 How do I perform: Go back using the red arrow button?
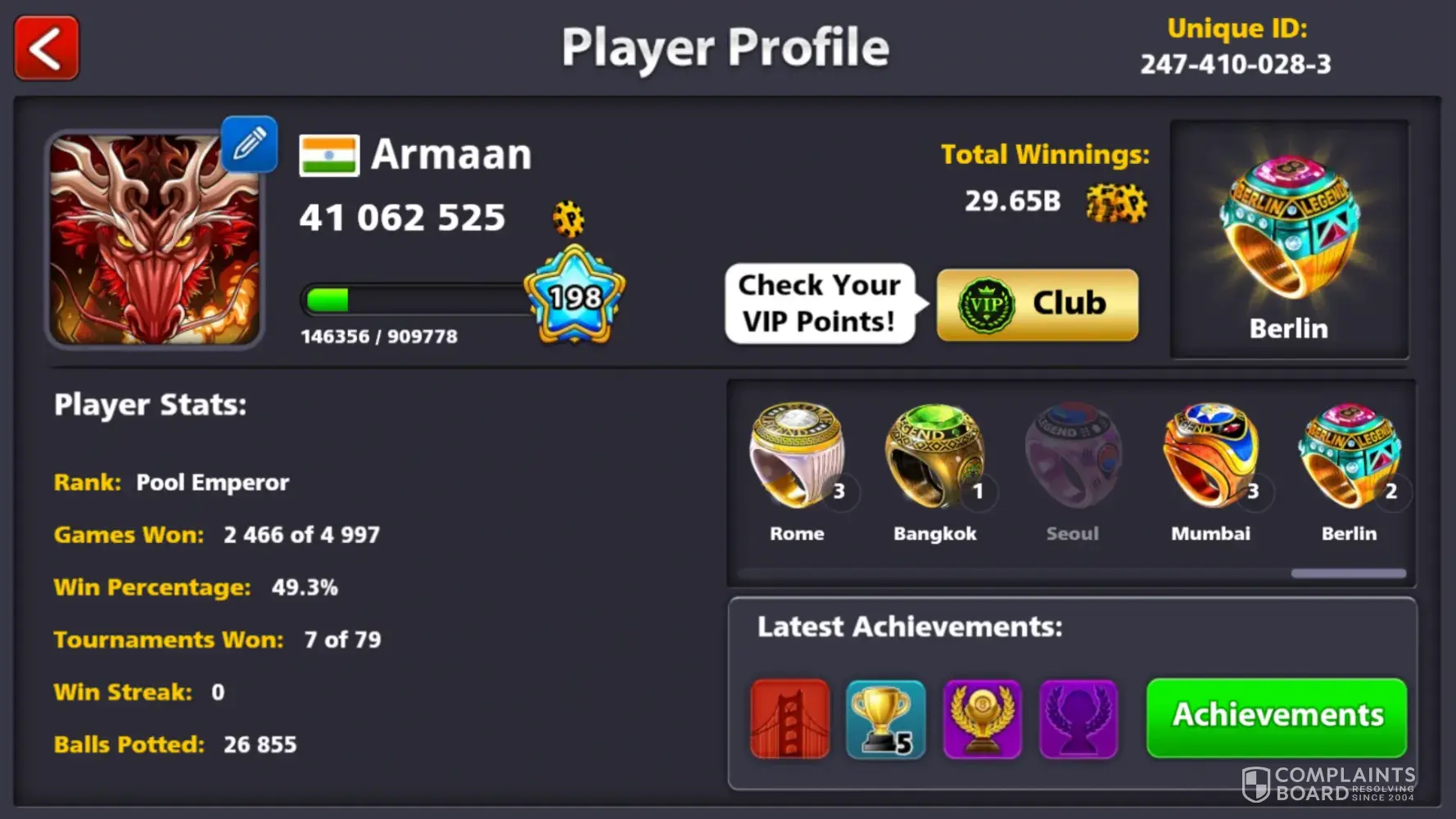click(x=47, y=48)
